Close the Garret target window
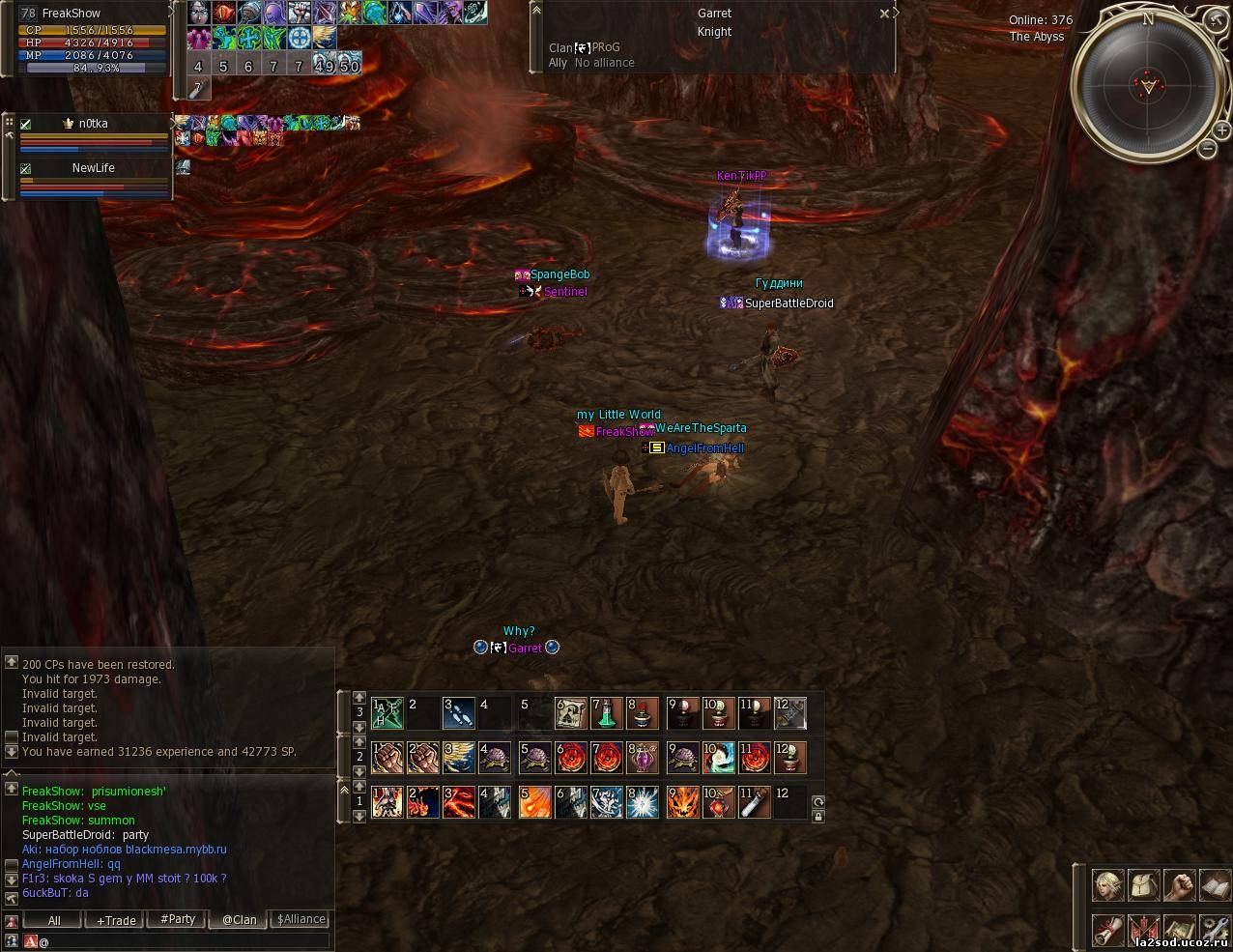The image size is (1233, 952). tap(884, 14)
